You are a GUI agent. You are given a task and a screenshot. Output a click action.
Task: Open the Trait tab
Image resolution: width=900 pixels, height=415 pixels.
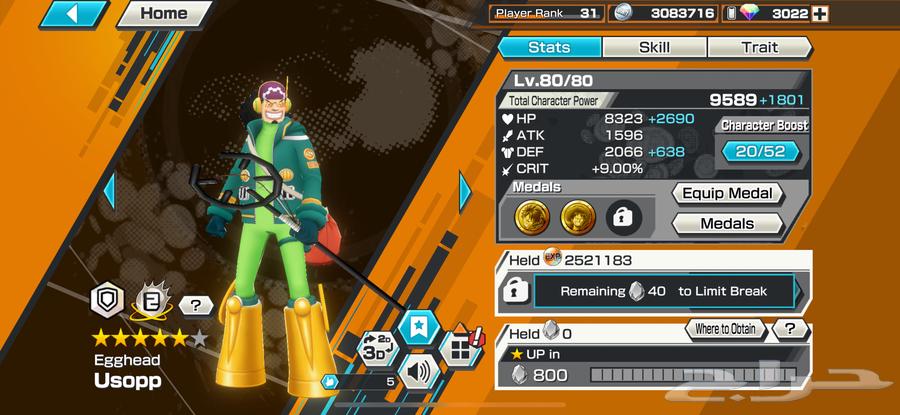coord(759,47)
